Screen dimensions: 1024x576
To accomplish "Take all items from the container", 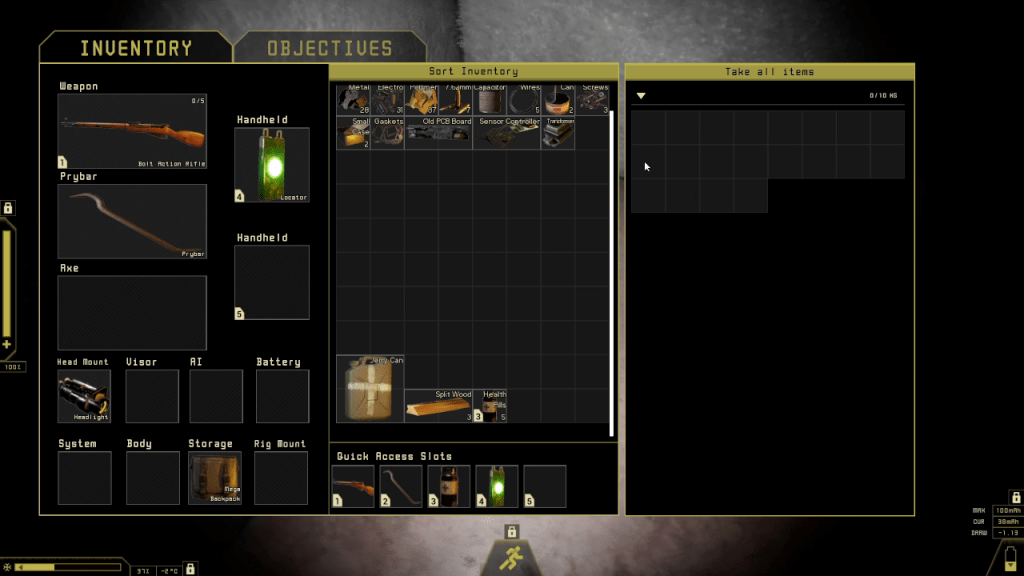I will (769, 72).
